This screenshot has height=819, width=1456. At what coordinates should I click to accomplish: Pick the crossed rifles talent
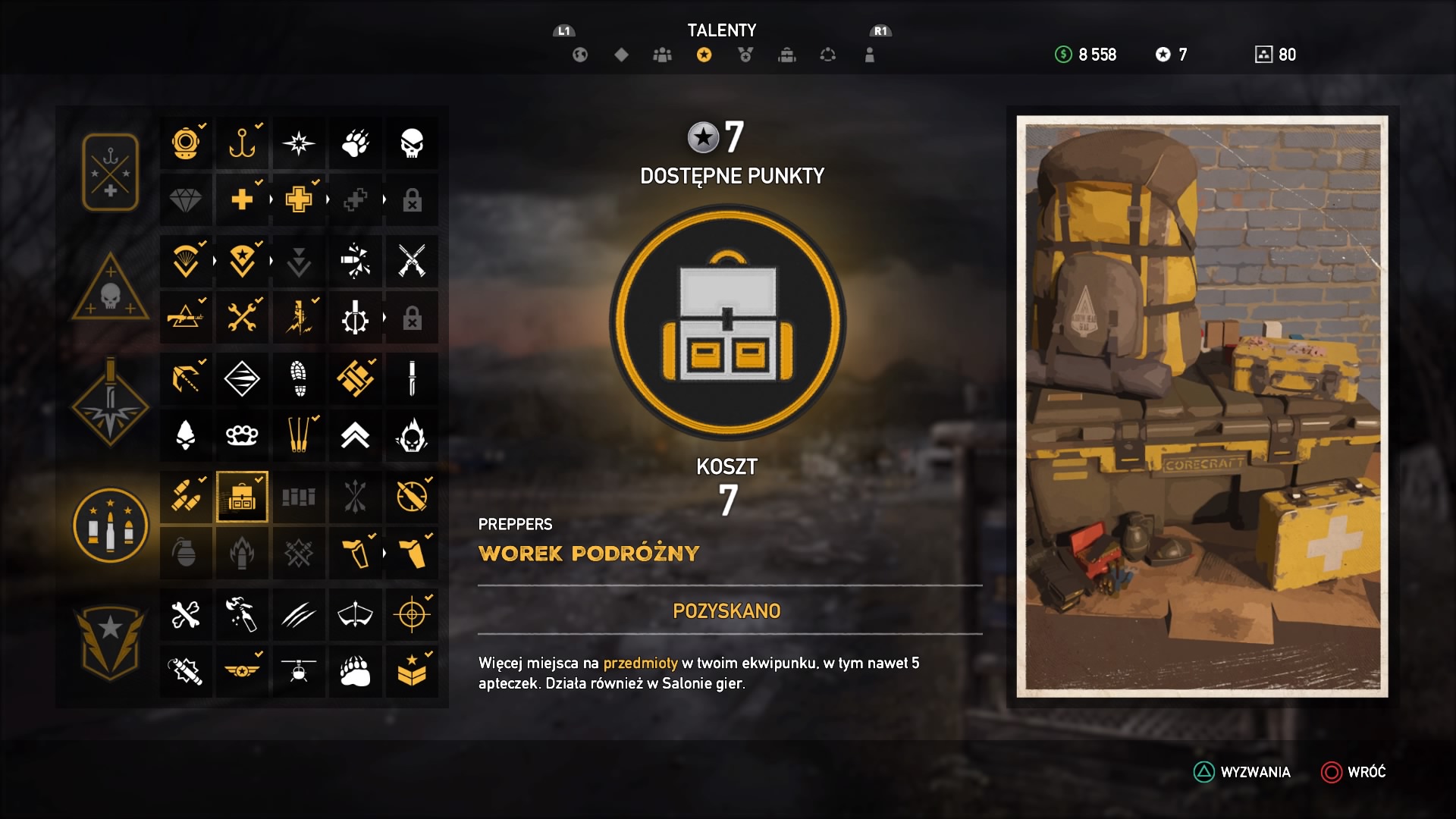pos(412,262)
